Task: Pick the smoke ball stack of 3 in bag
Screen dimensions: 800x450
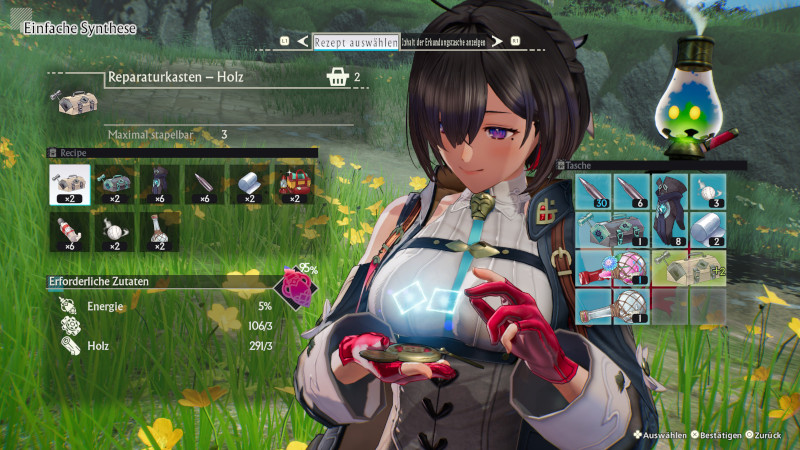Action: [707, 191]
